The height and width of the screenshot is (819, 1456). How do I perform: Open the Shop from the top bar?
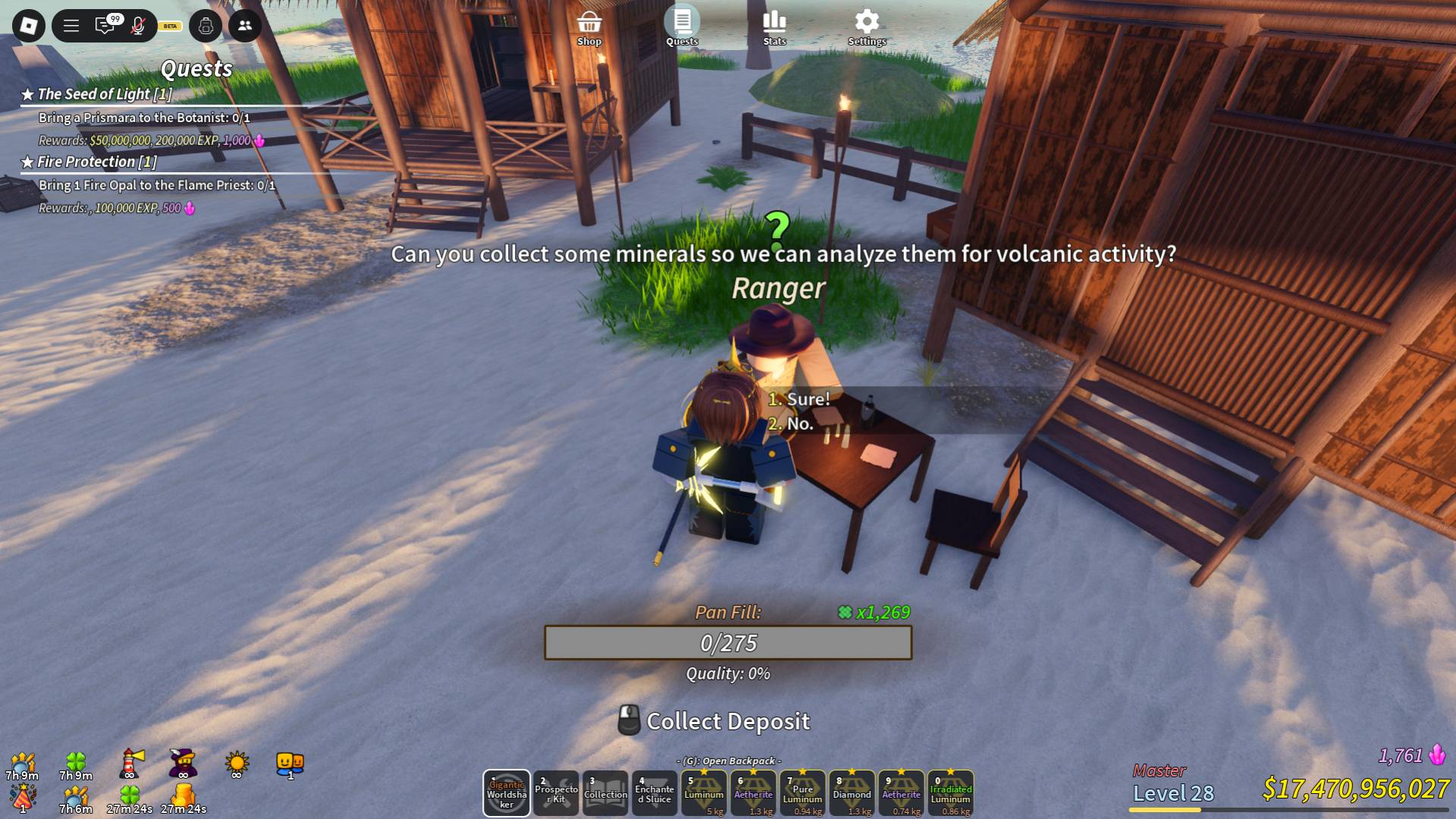pos(590,23)
